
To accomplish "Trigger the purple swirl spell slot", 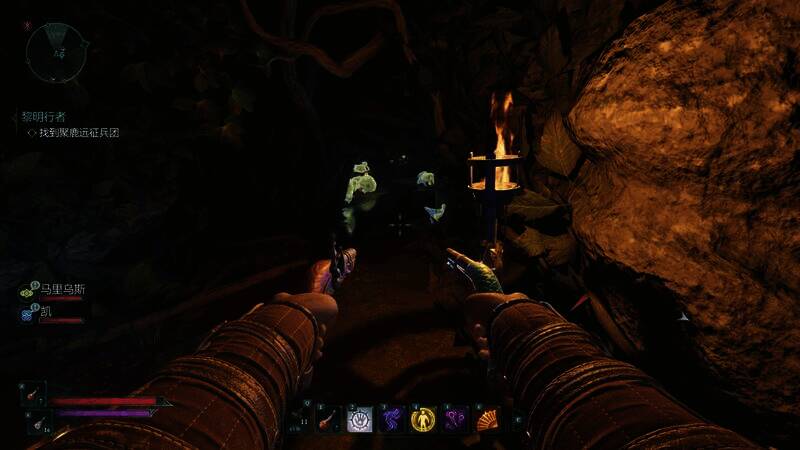I will (455, 420).
